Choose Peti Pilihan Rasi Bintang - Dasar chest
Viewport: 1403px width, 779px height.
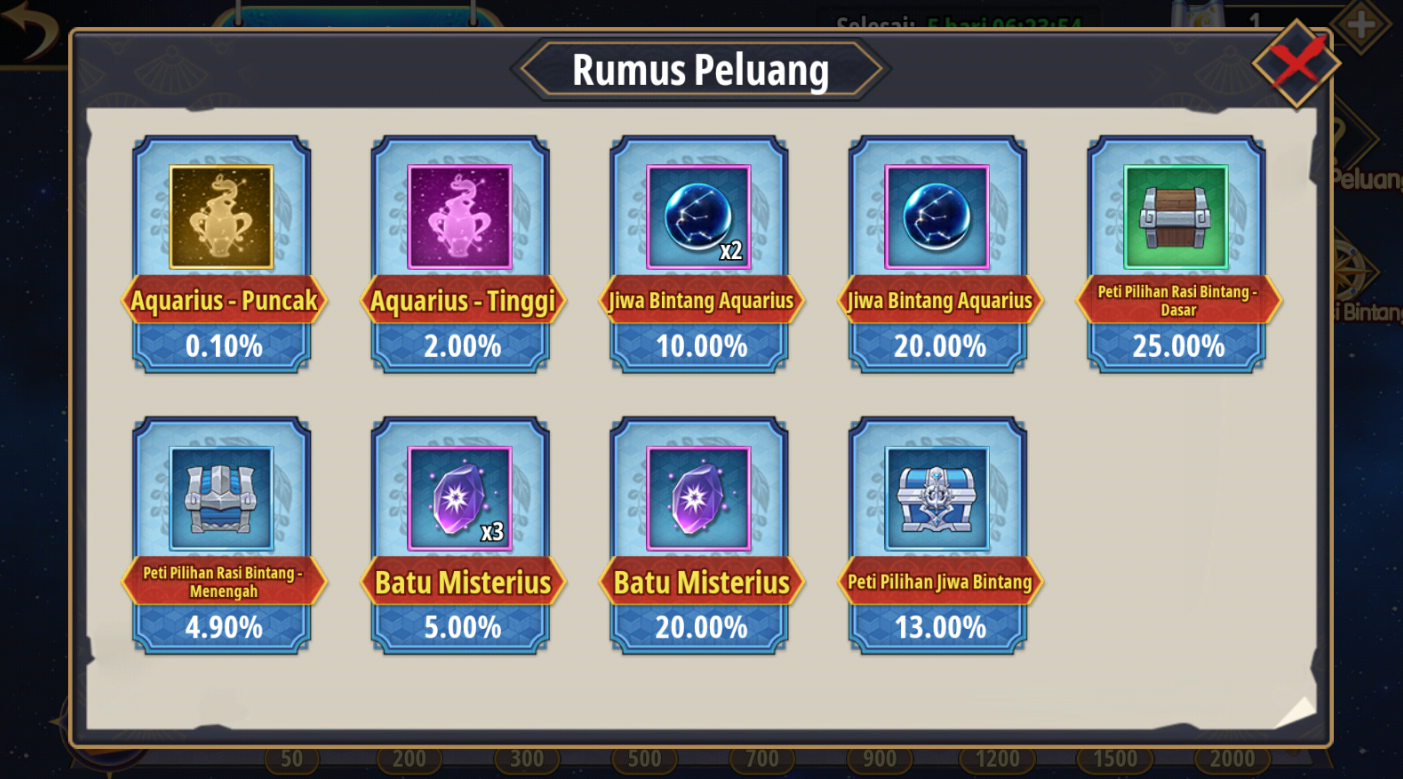coord(1176,217)
